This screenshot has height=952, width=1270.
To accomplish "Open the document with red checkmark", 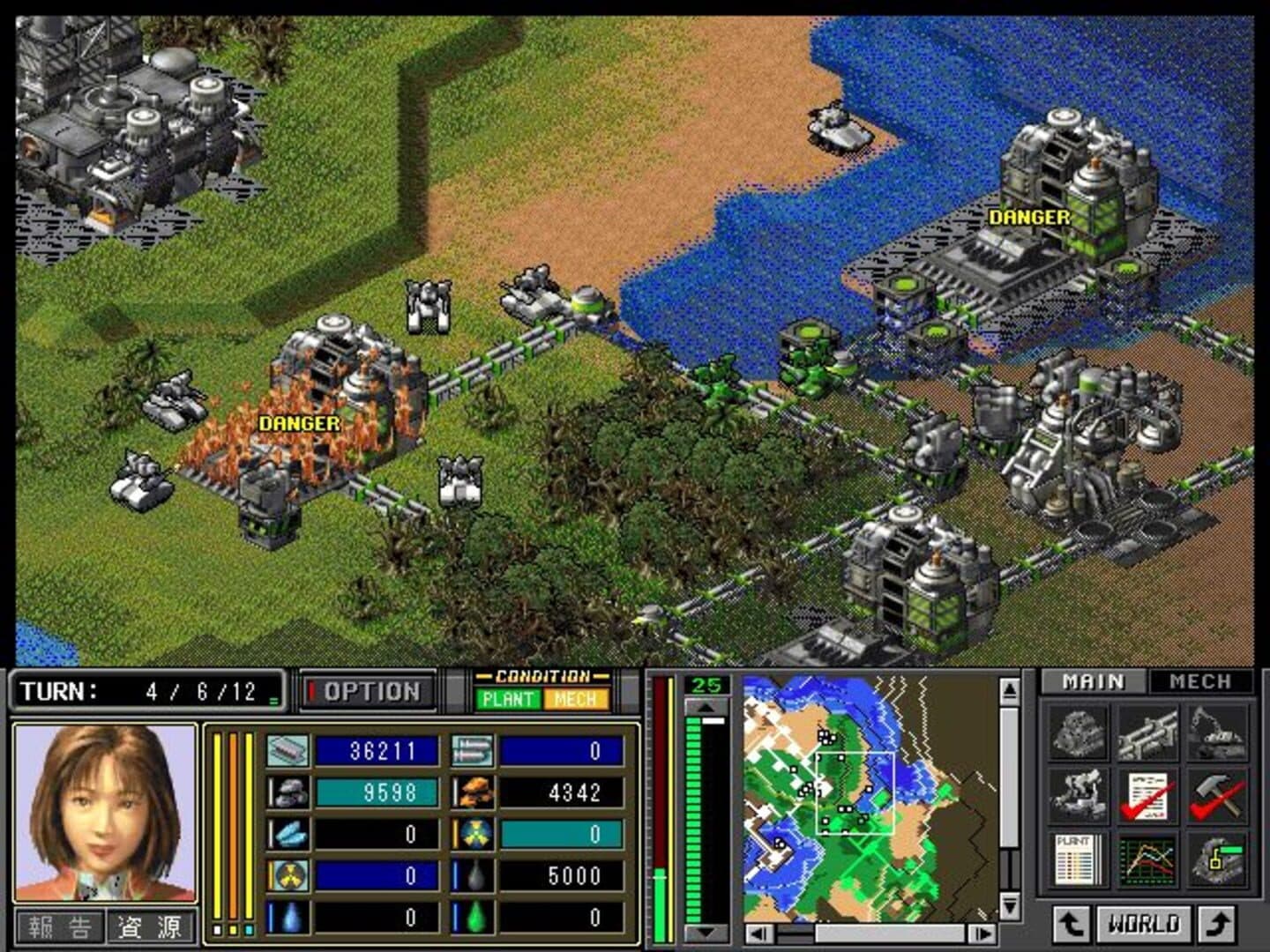I will pyautogui.click(x=1147, y=794).
